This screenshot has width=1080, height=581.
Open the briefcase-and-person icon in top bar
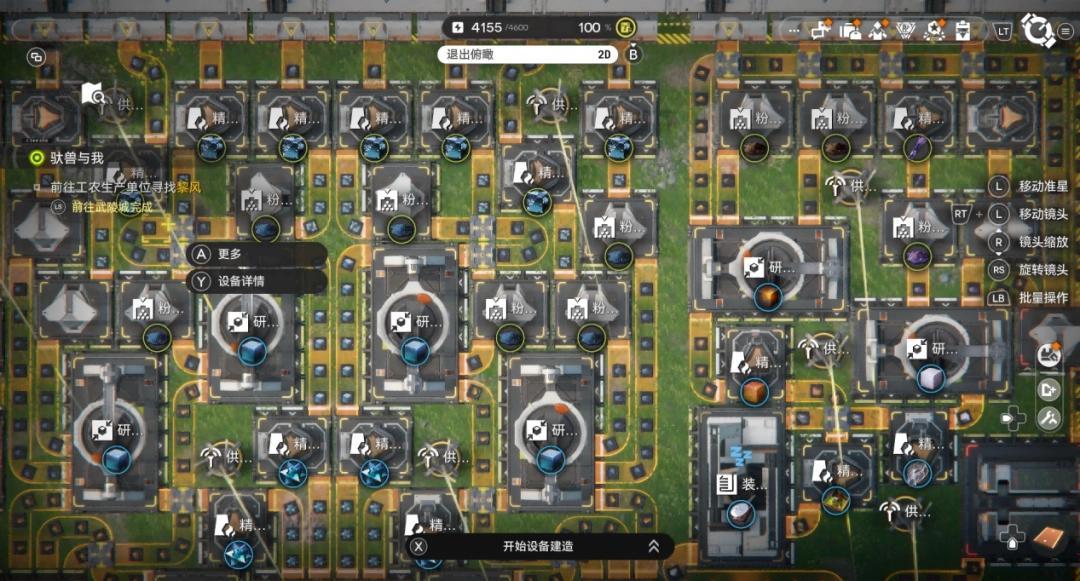[851, 29]
